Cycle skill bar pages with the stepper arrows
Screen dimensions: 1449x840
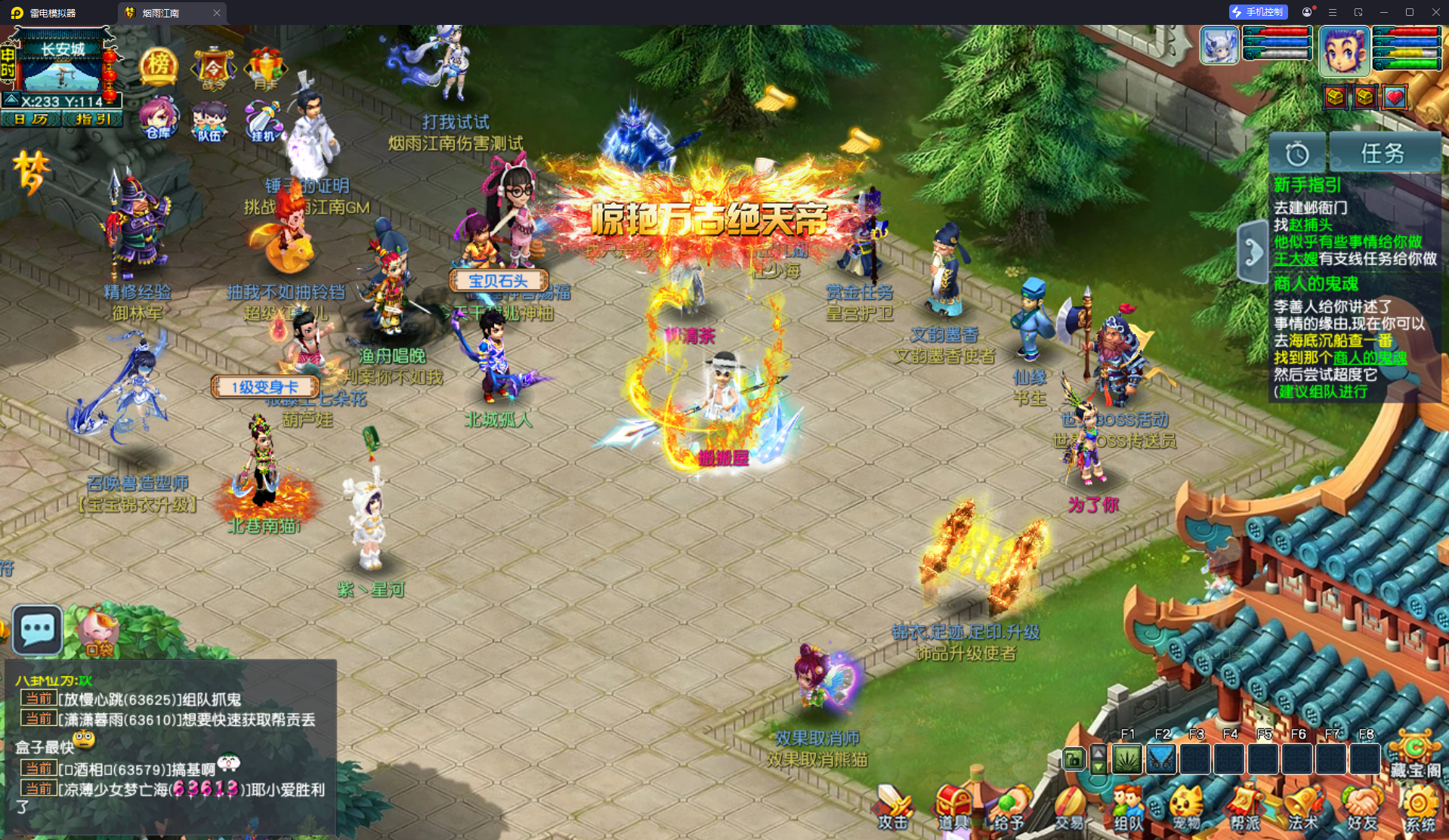click(1098, 759)
